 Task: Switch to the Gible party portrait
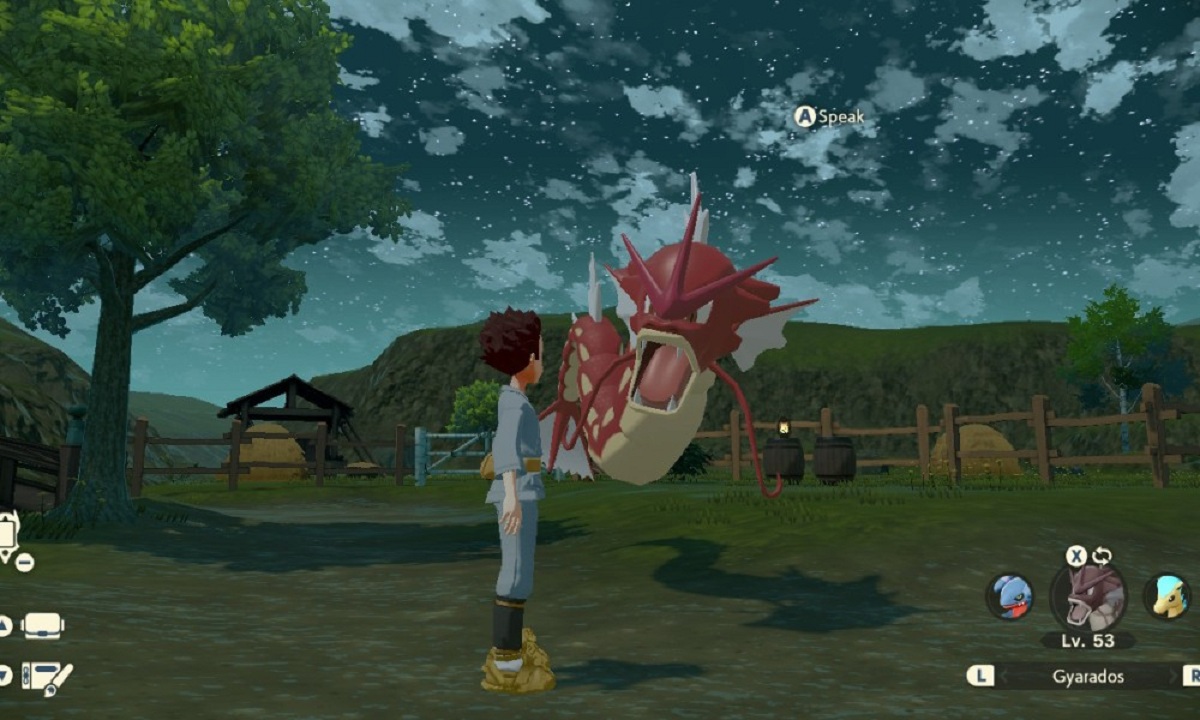click(1009, 597)
